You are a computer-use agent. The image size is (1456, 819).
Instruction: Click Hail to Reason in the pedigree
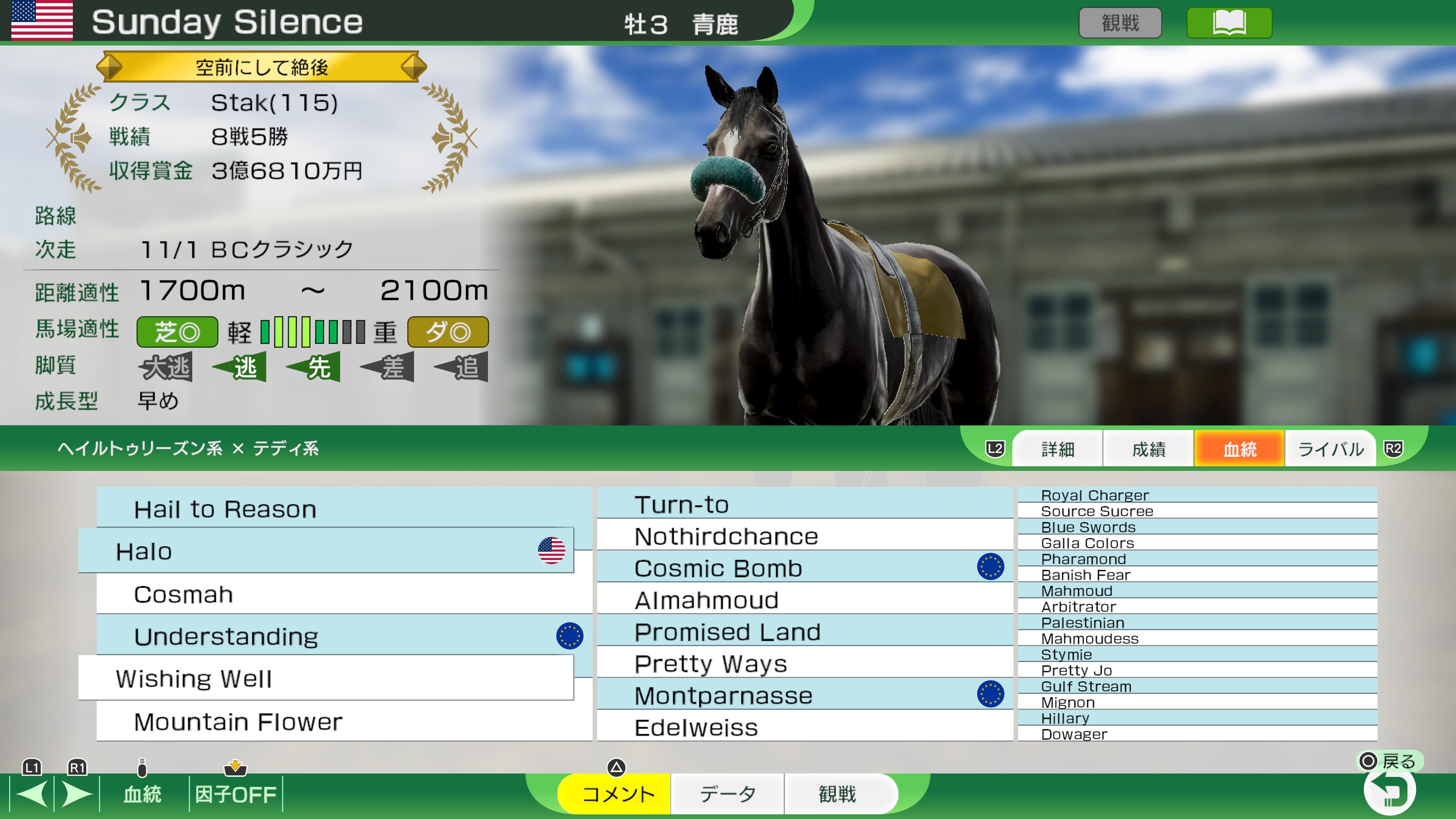tap(224, 509)
